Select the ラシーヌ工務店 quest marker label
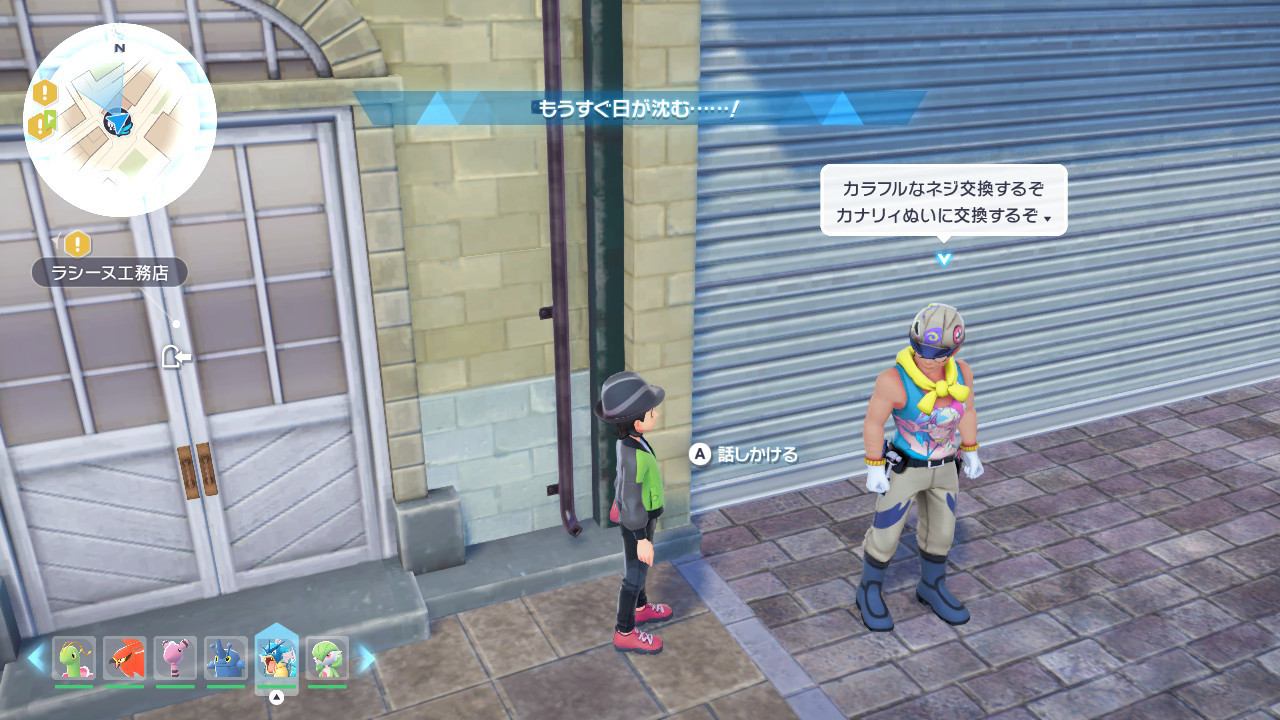This screenshot has width=1280, height=720. 109,272
